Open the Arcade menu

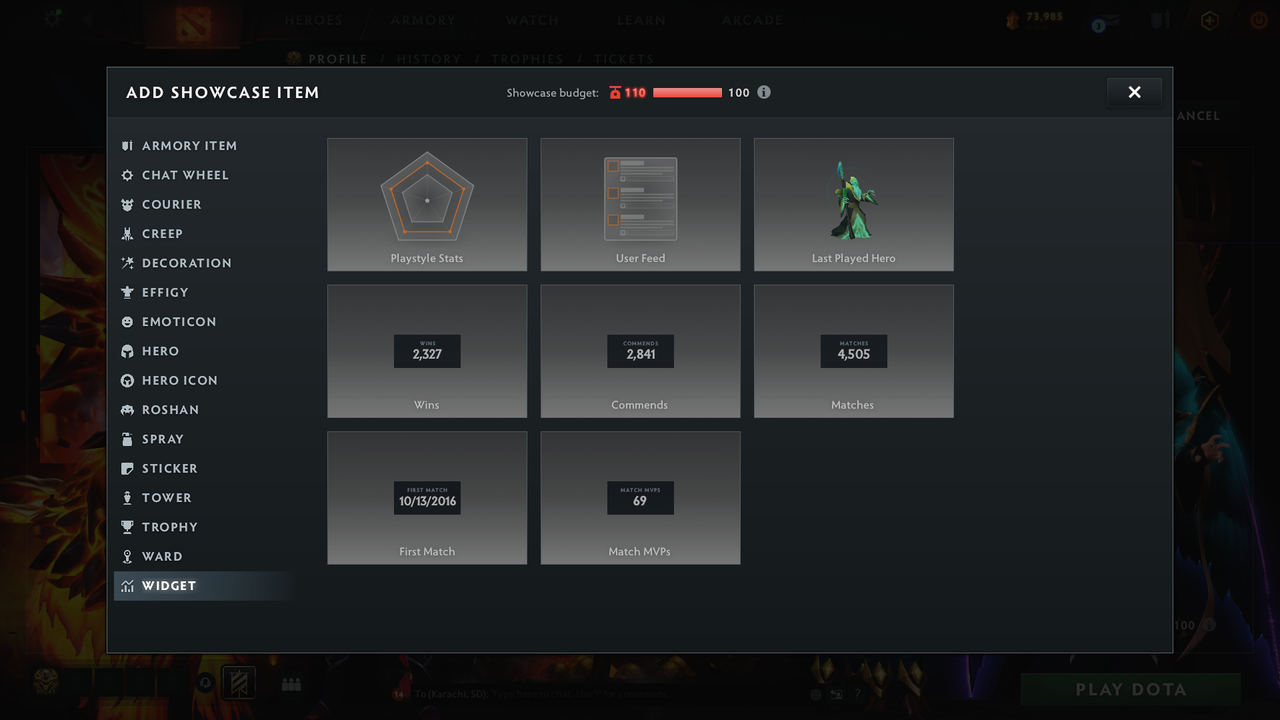coord(752,20)
